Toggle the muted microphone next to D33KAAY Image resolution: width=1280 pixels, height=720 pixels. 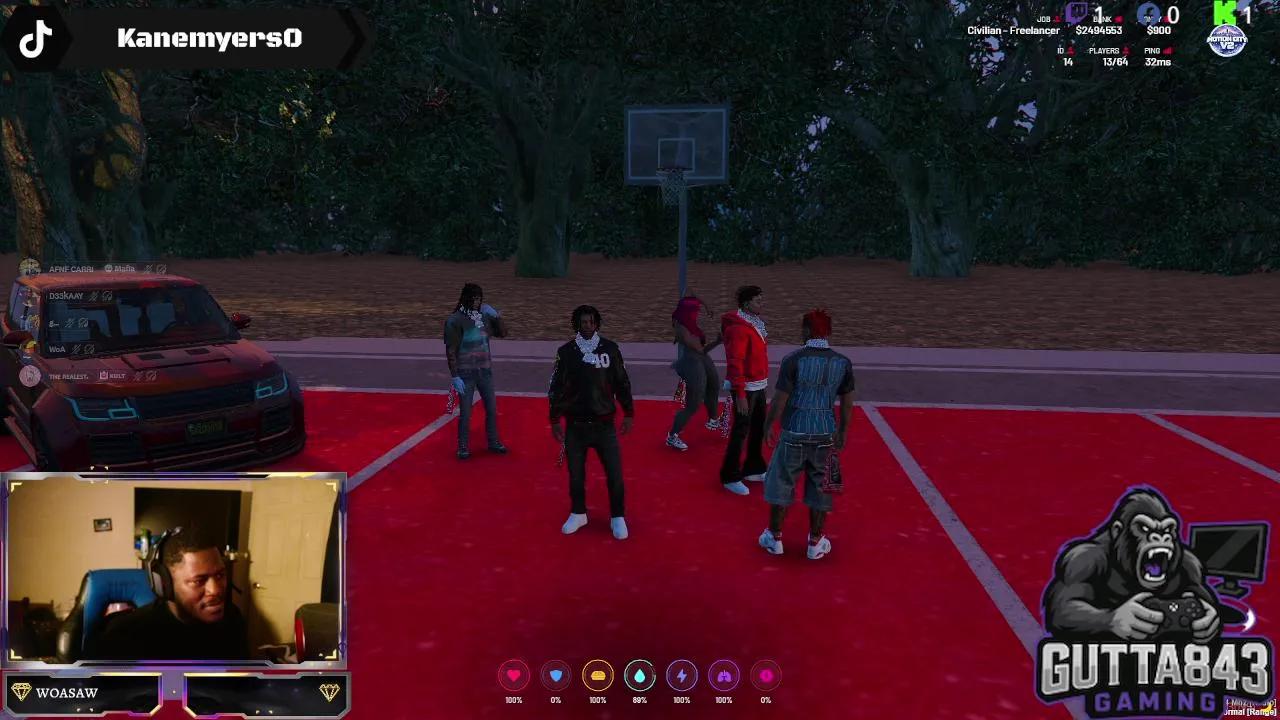tap(93, 295)
